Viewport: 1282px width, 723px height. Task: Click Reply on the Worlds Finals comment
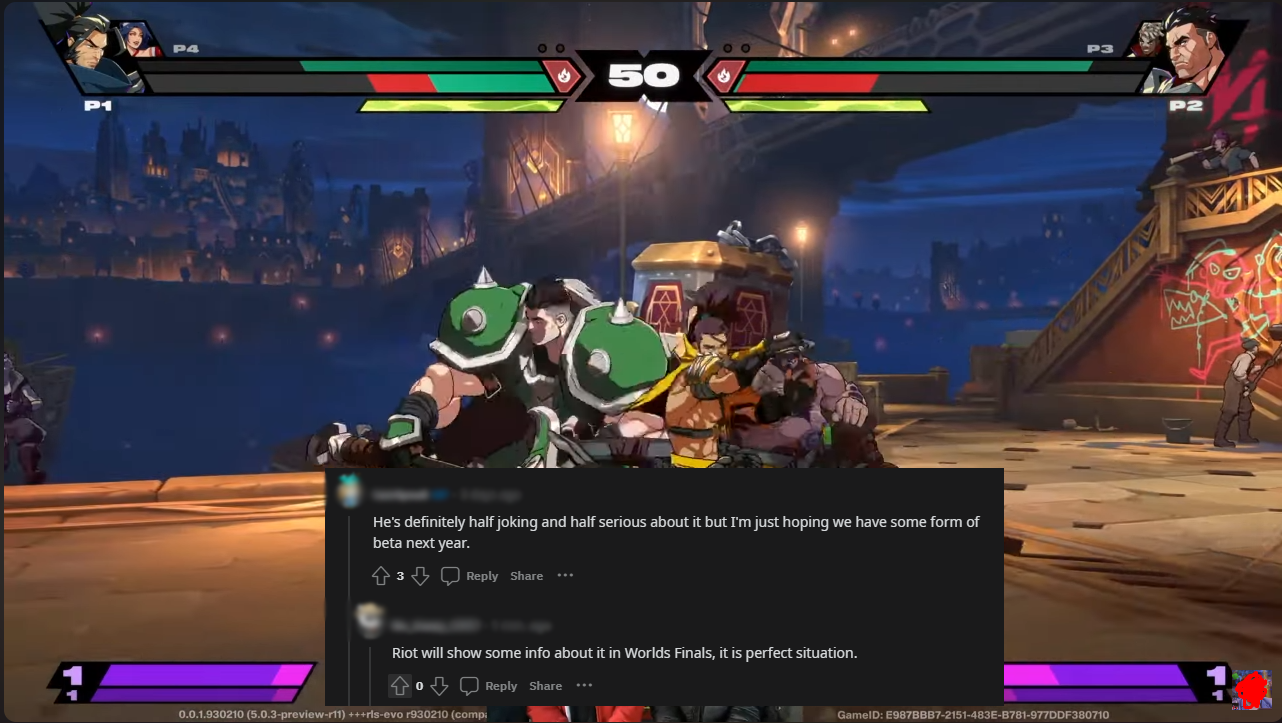coord(499,685)
